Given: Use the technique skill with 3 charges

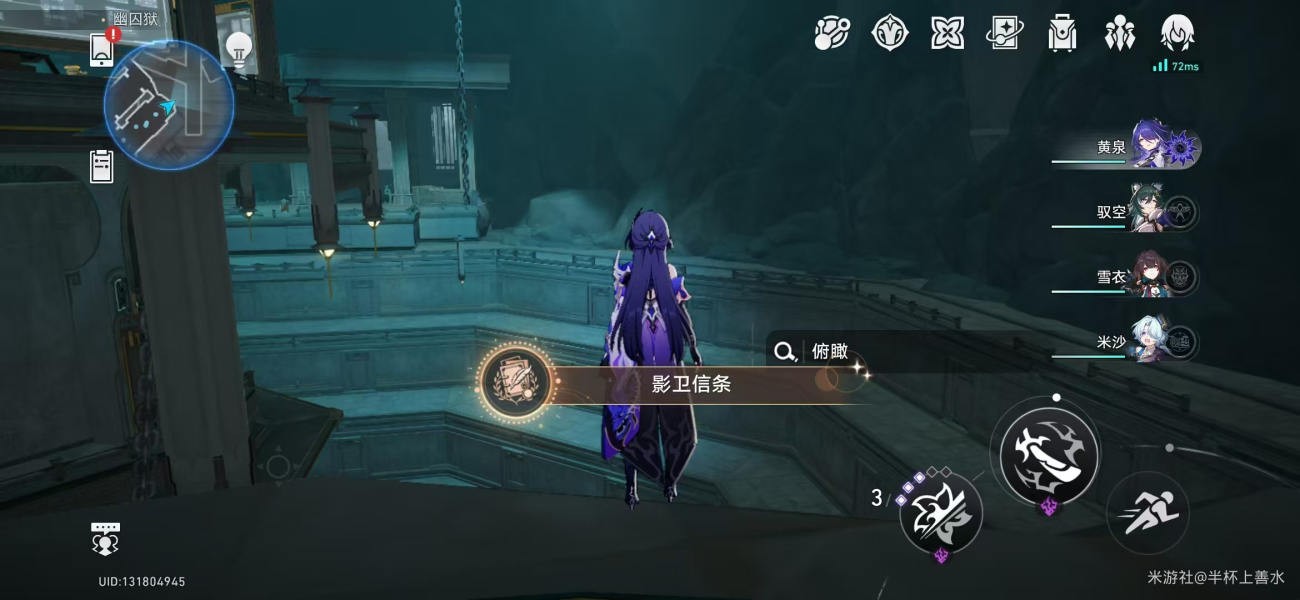Looking at the screenshot, I should 940,514.
